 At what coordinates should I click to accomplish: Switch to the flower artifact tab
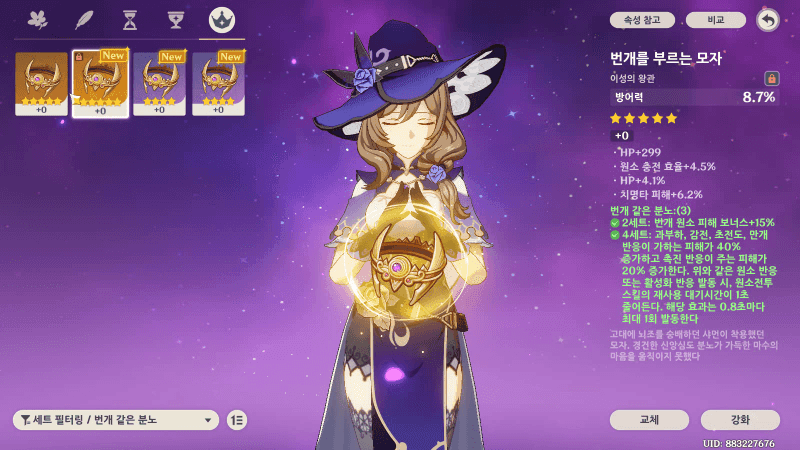click(x=38, y=20)
